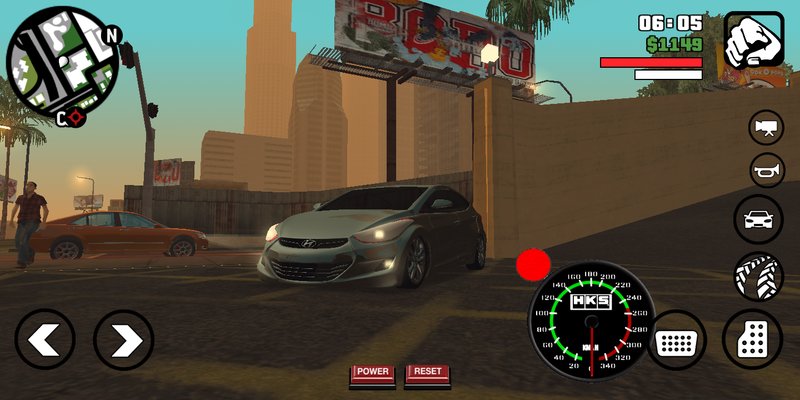Steer left with the left arrow button
This screenshot has height=400, width=800.
tap(45, 340)
